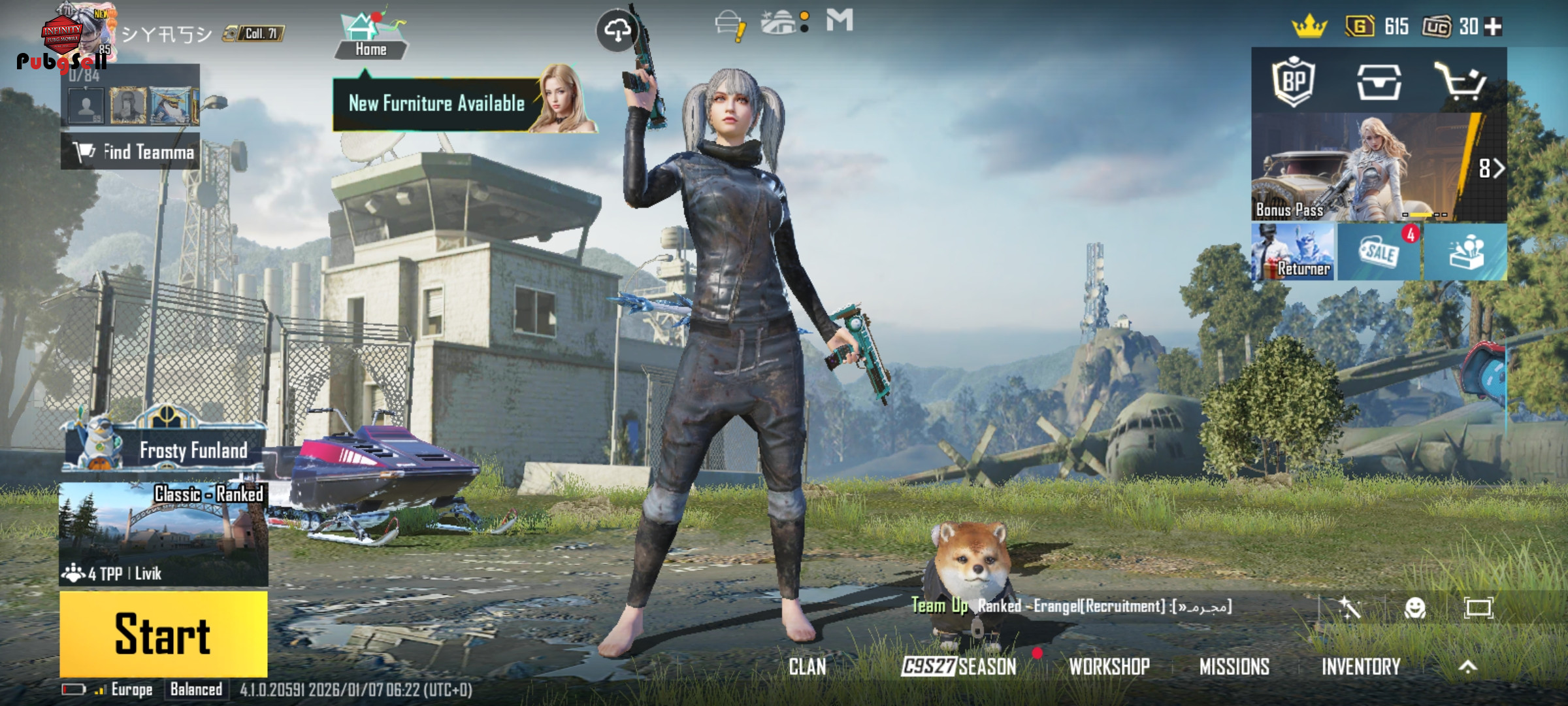Expand the bottom menu arrow
1568x706 pixels.
(1468, 667)
